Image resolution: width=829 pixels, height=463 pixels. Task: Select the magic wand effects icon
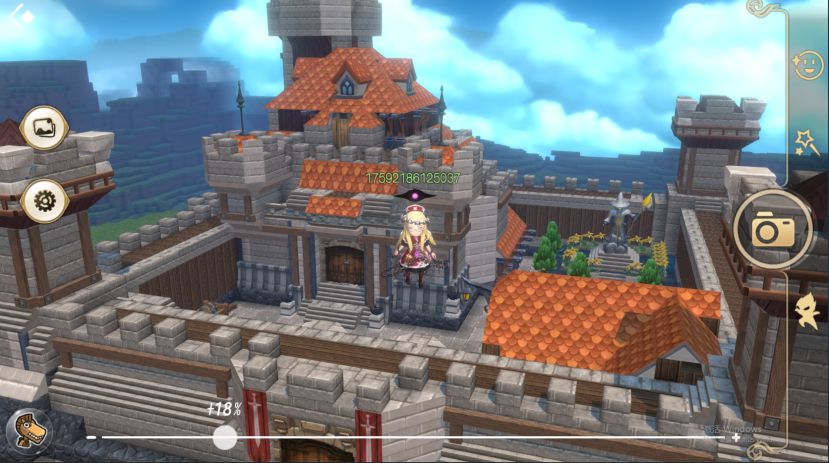[806, 142]
